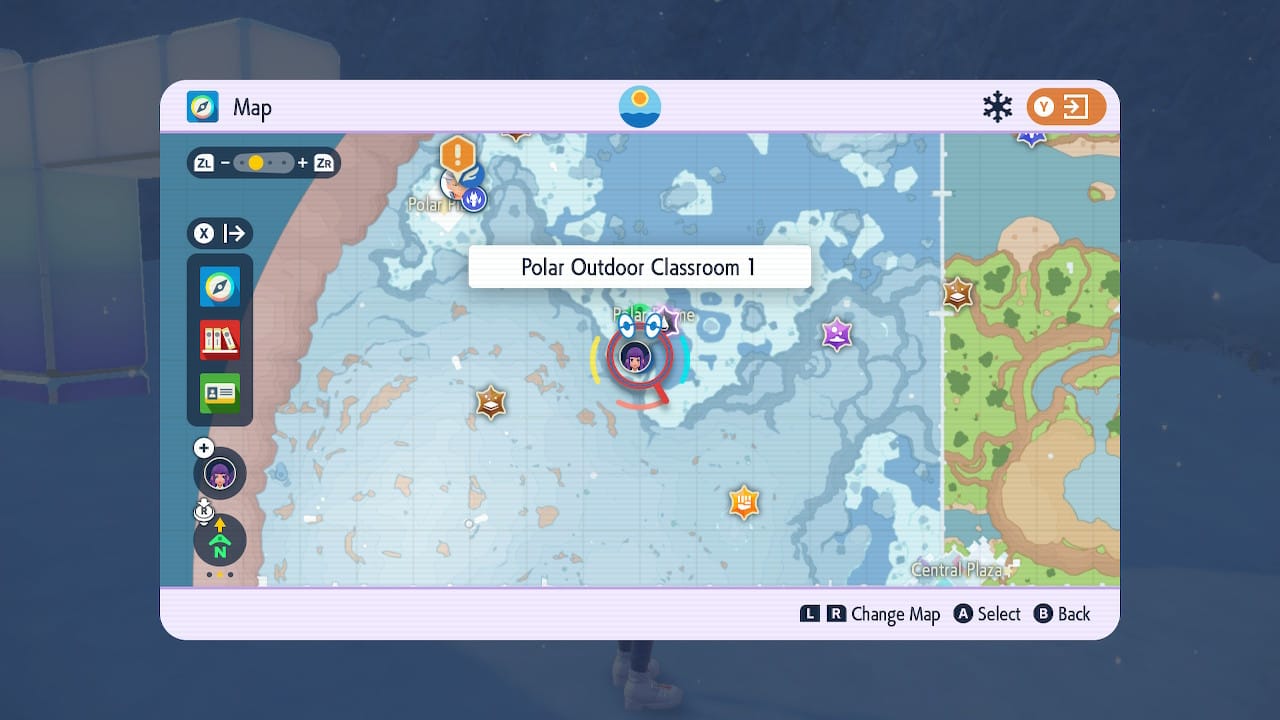Click B Back in the bottom bar
Screen dimensions: 1280x720
tap(1062, 614)
